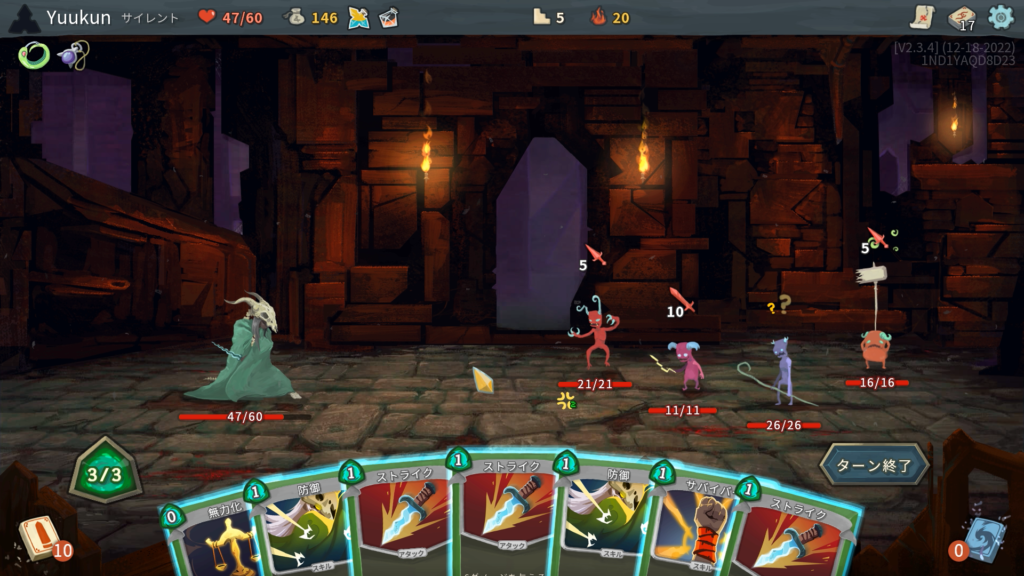1024x576 pixels.
Task: Select the orange potion slot
Action: point(389,17)
